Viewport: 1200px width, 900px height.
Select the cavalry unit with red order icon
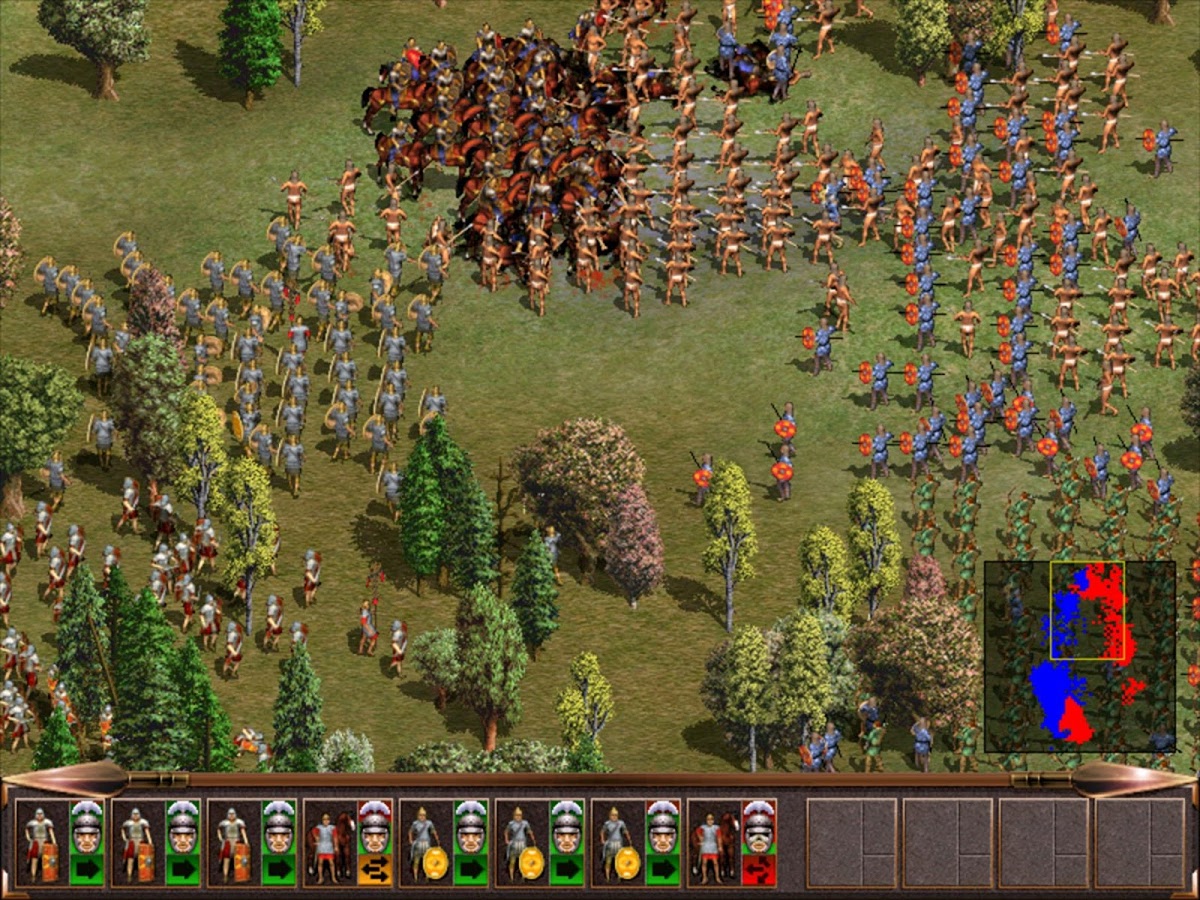coord(711,841)
